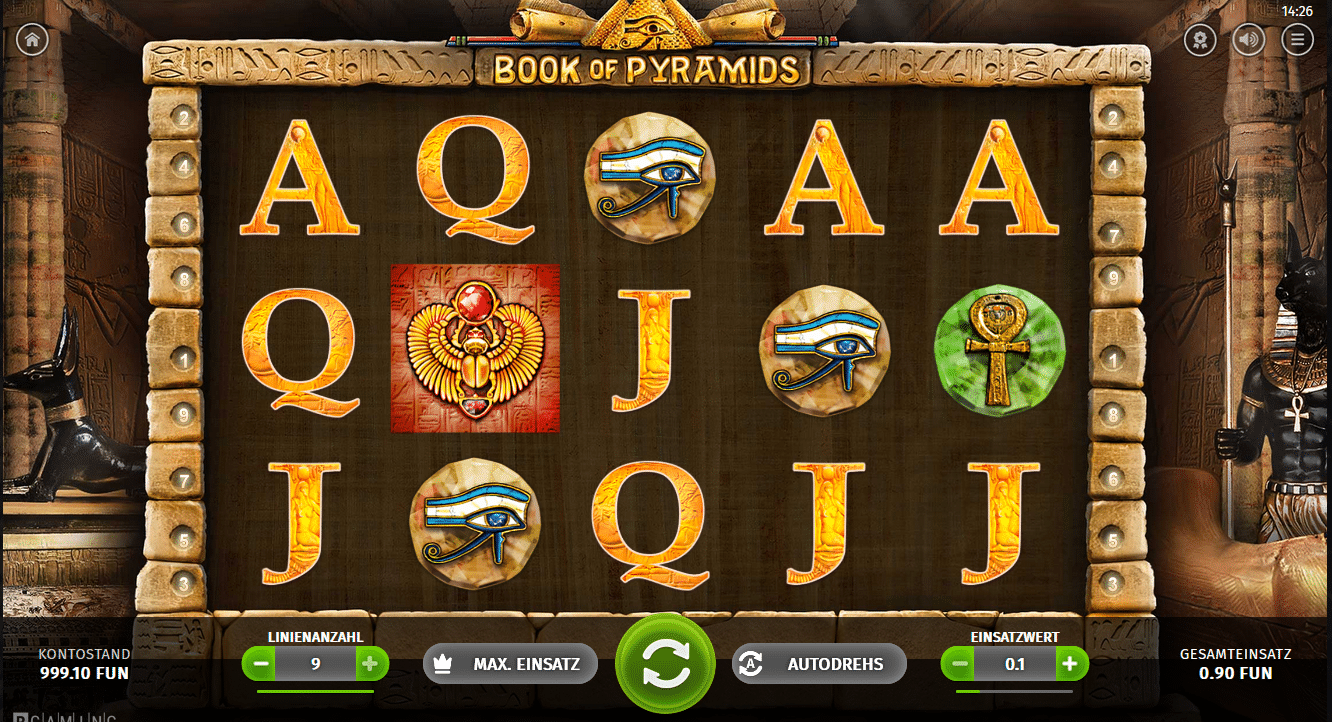Increase Linienanzahl with the plus button

[371, 662]
